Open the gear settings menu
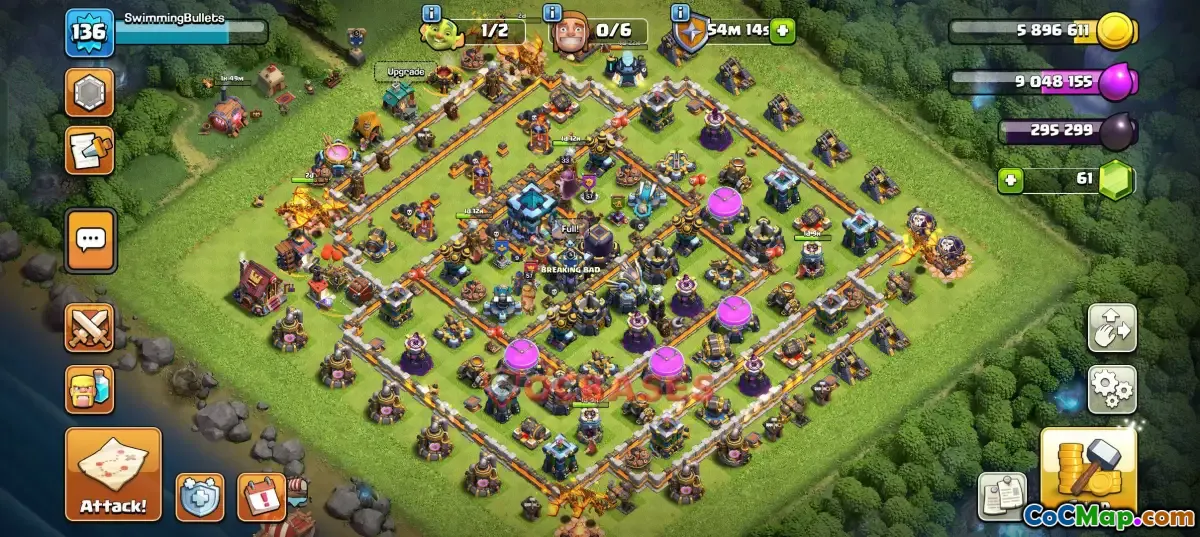 [x=1112, y=389]
